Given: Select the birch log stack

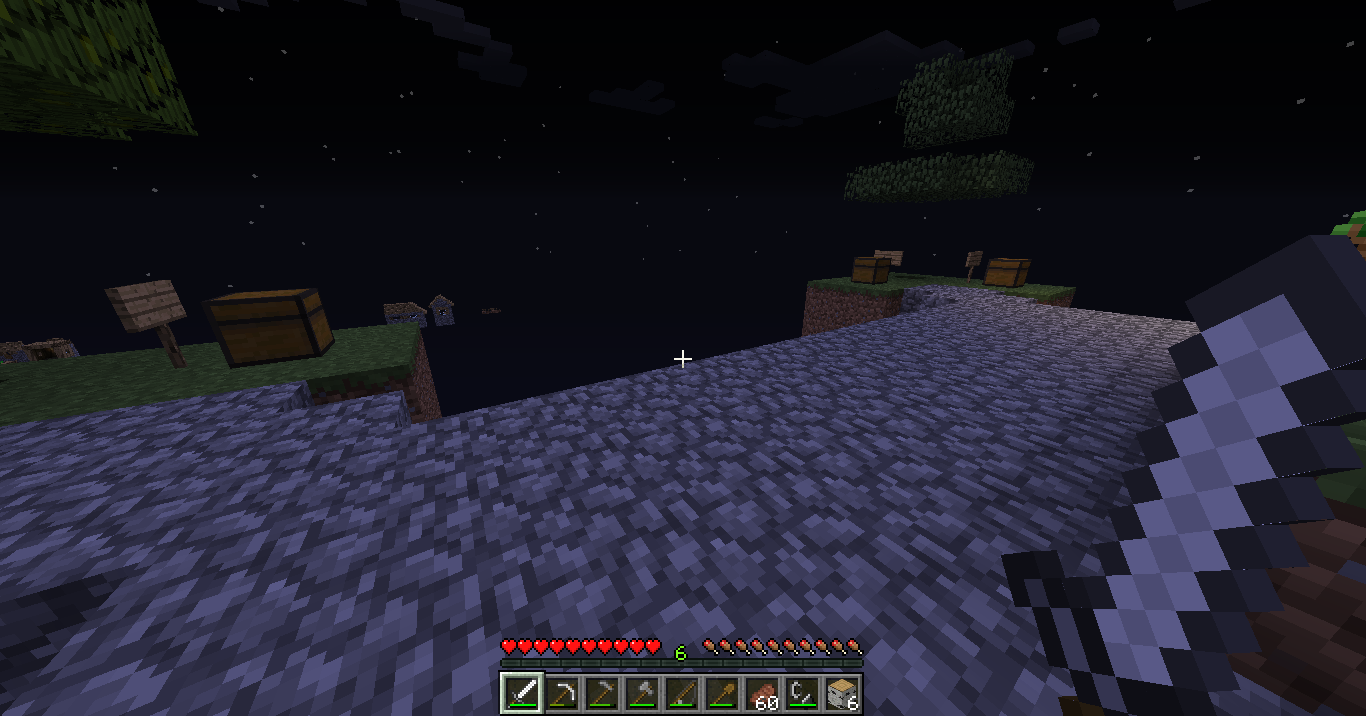Looking at the screenshot, I should point(842,692).
